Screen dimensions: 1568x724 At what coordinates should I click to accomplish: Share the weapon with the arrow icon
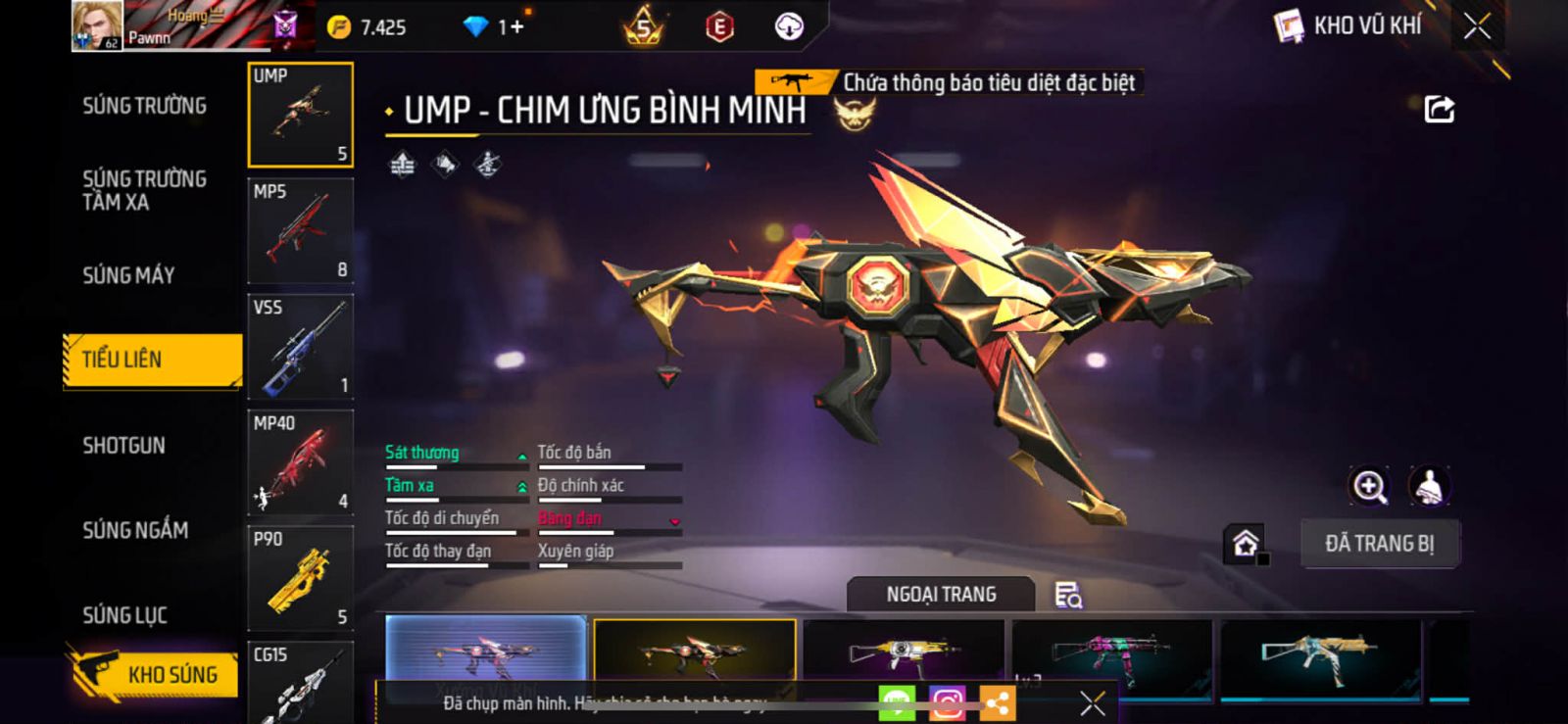[1439, 109]
